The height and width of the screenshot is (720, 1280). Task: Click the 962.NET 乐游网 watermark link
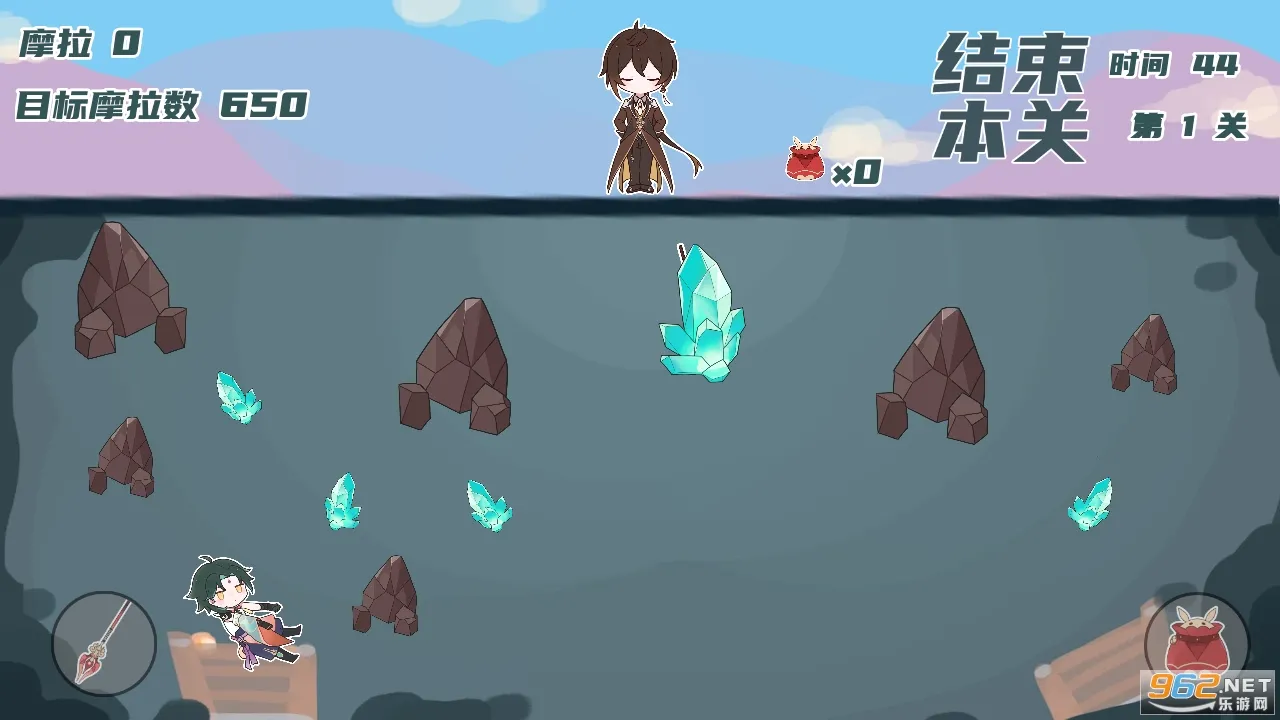(1207, 692)
